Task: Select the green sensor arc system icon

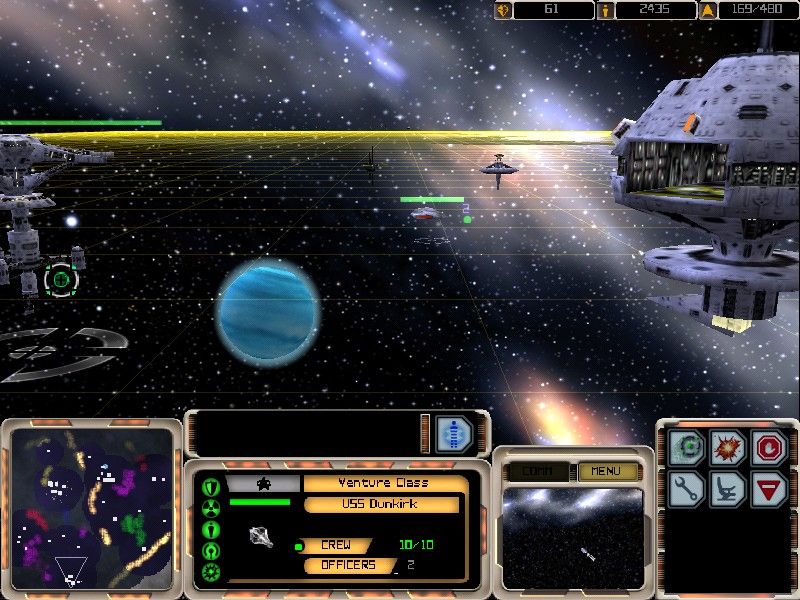Action: point(211,551)
